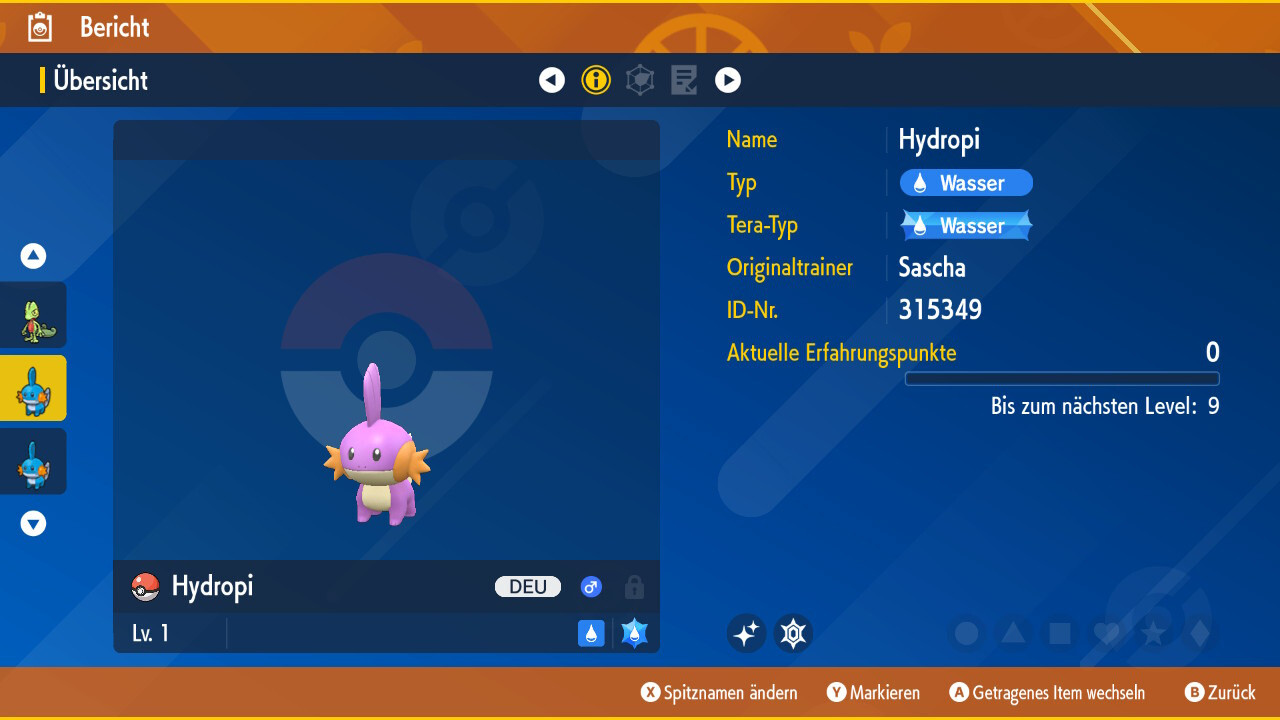Click Getragenes Item wechseln at the bottom
The width and height of the screenshot is (1280, 720).
point(1047,692)
